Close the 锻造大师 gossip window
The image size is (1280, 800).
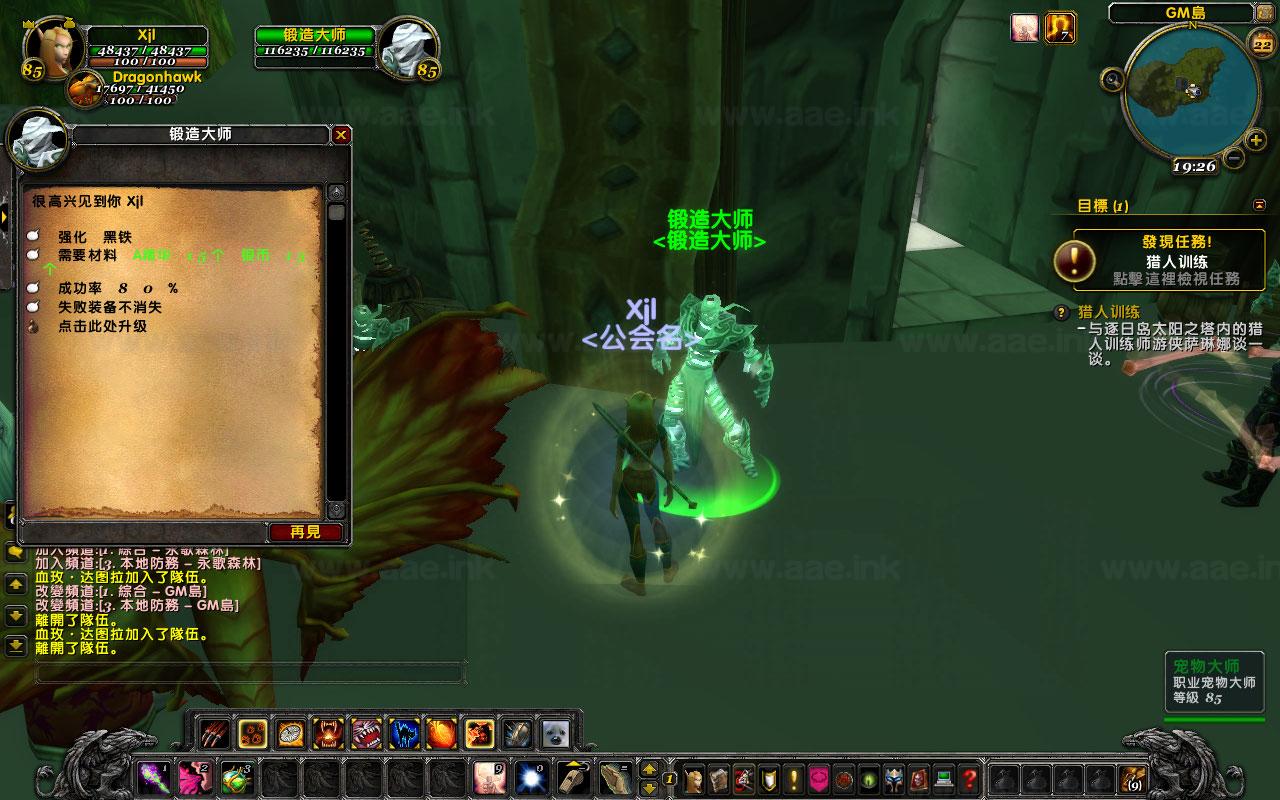pos(341,134)
